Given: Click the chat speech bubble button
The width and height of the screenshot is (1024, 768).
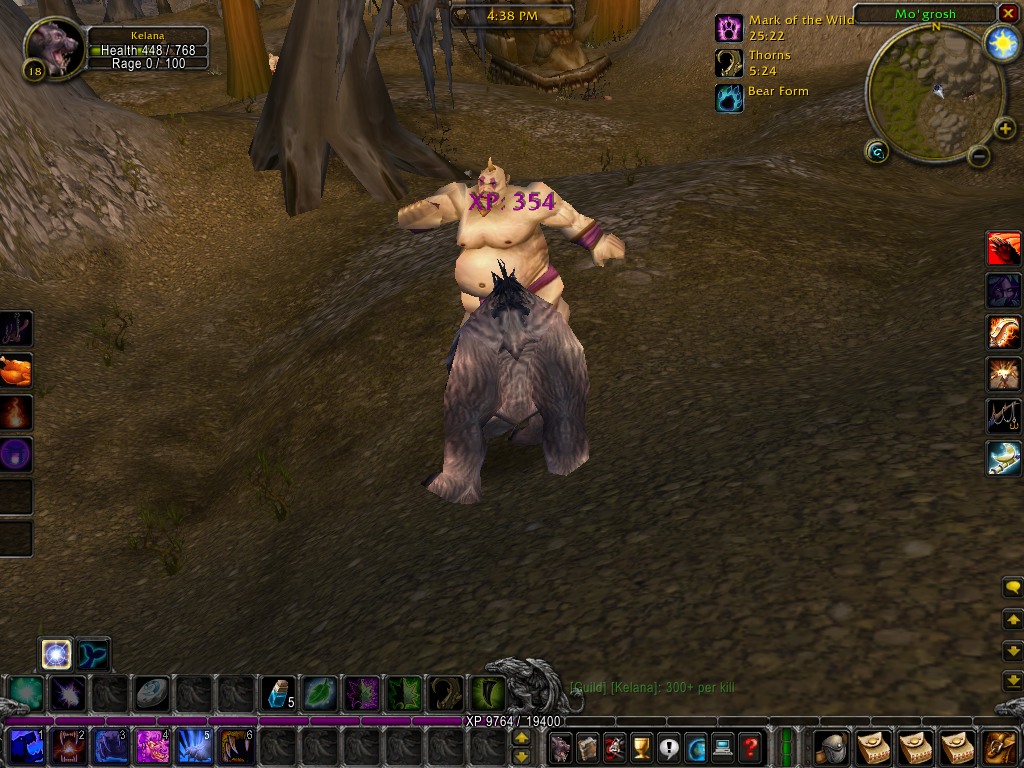Looking at the screenshot, I should click(x=1012, y=587).
